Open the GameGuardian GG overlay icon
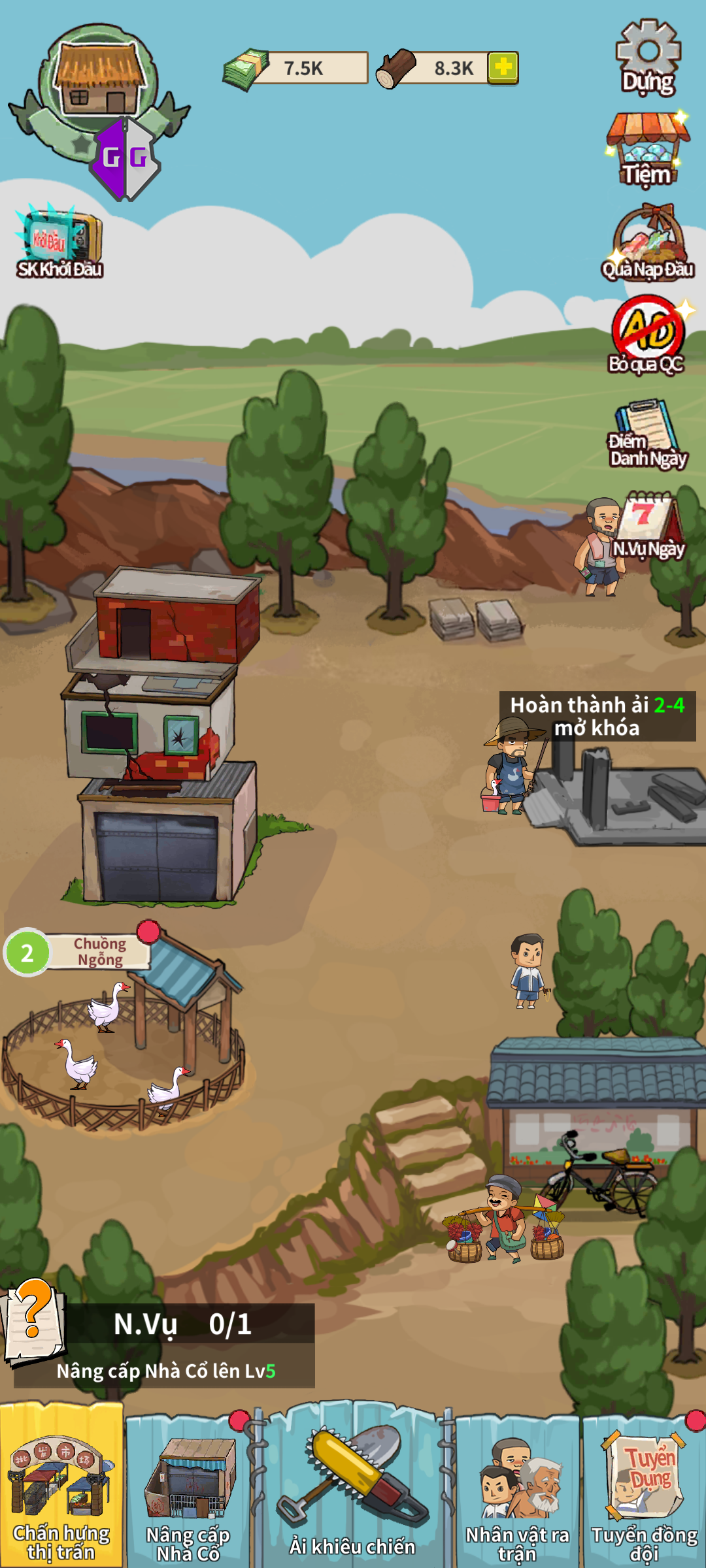This screenshot has width=706, height=1568. [126, 159]
